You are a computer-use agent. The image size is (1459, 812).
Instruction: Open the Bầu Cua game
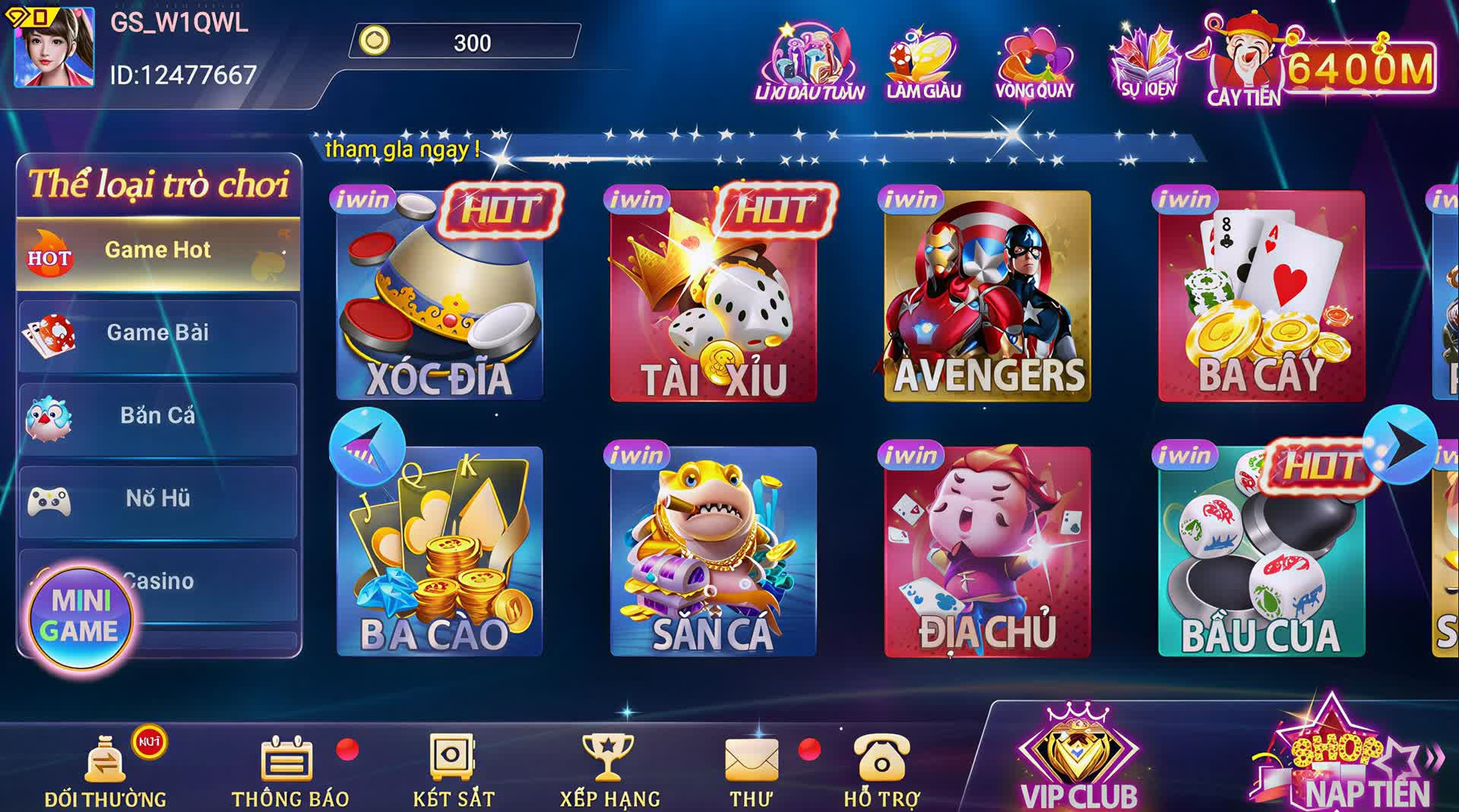click(x=1261, y=551)
